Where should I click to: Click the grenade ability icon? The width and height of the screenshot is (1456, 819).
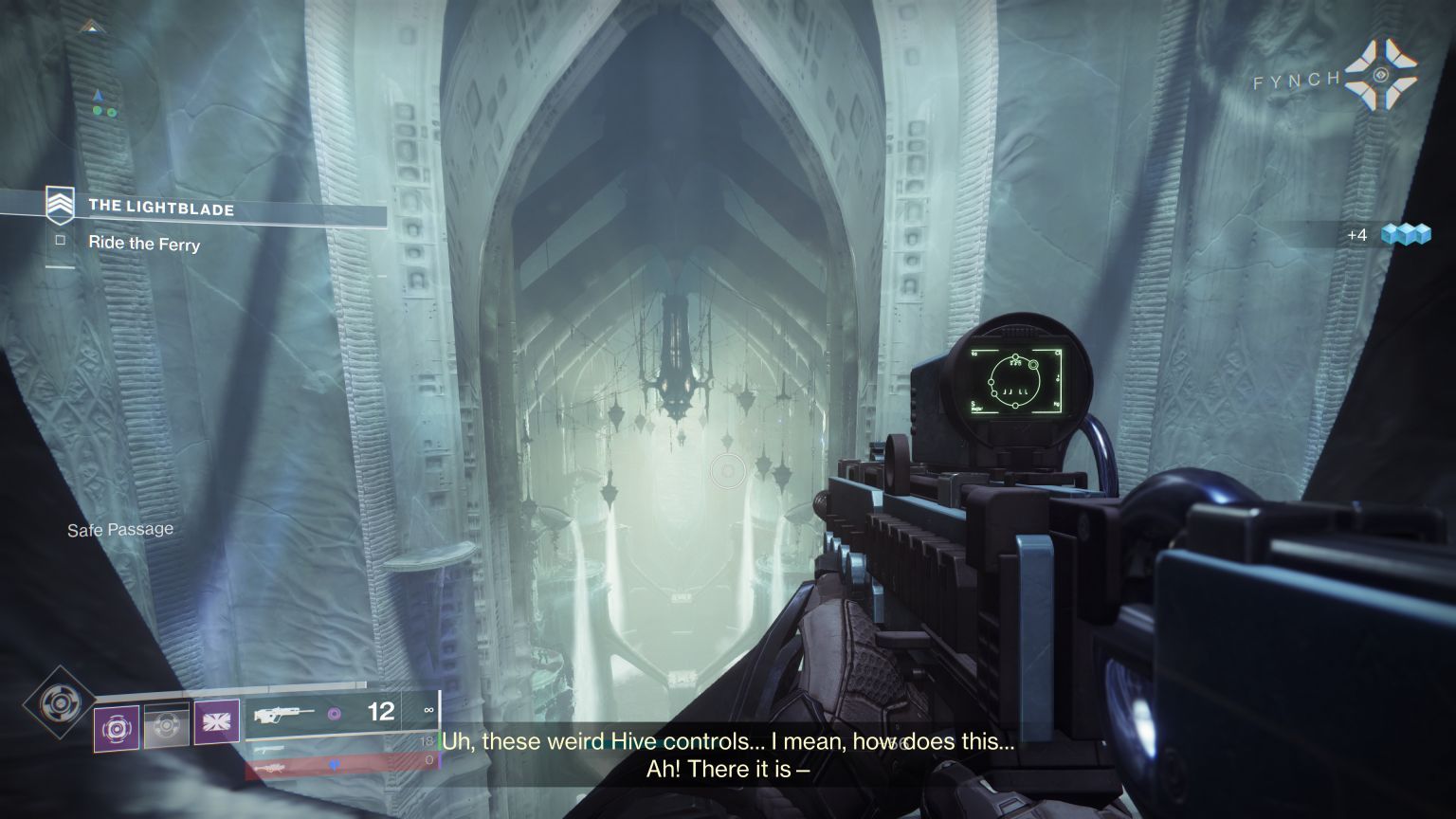tap(114, 726)
